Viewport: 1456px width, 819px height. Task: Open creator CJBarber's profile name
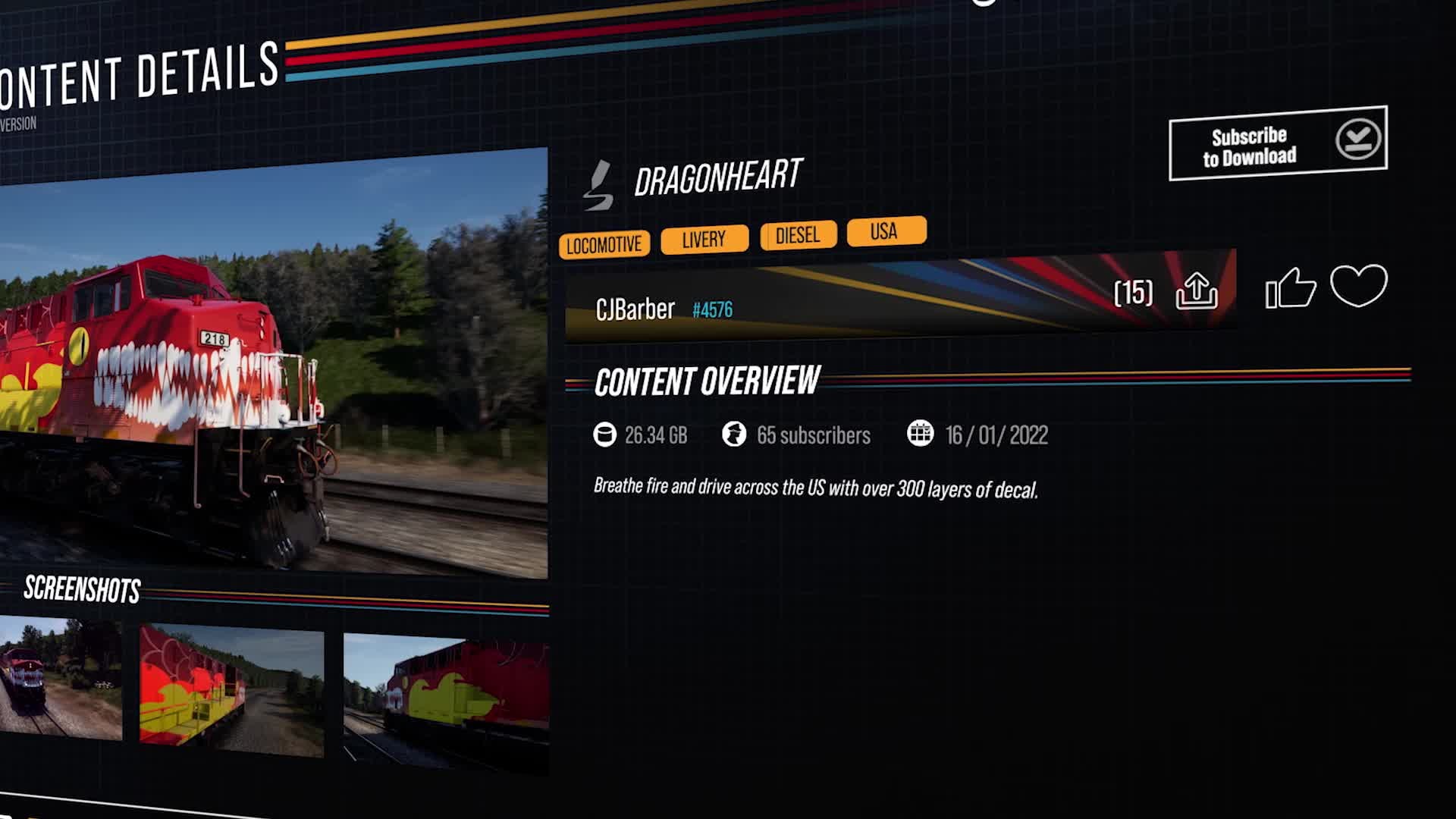635,309
